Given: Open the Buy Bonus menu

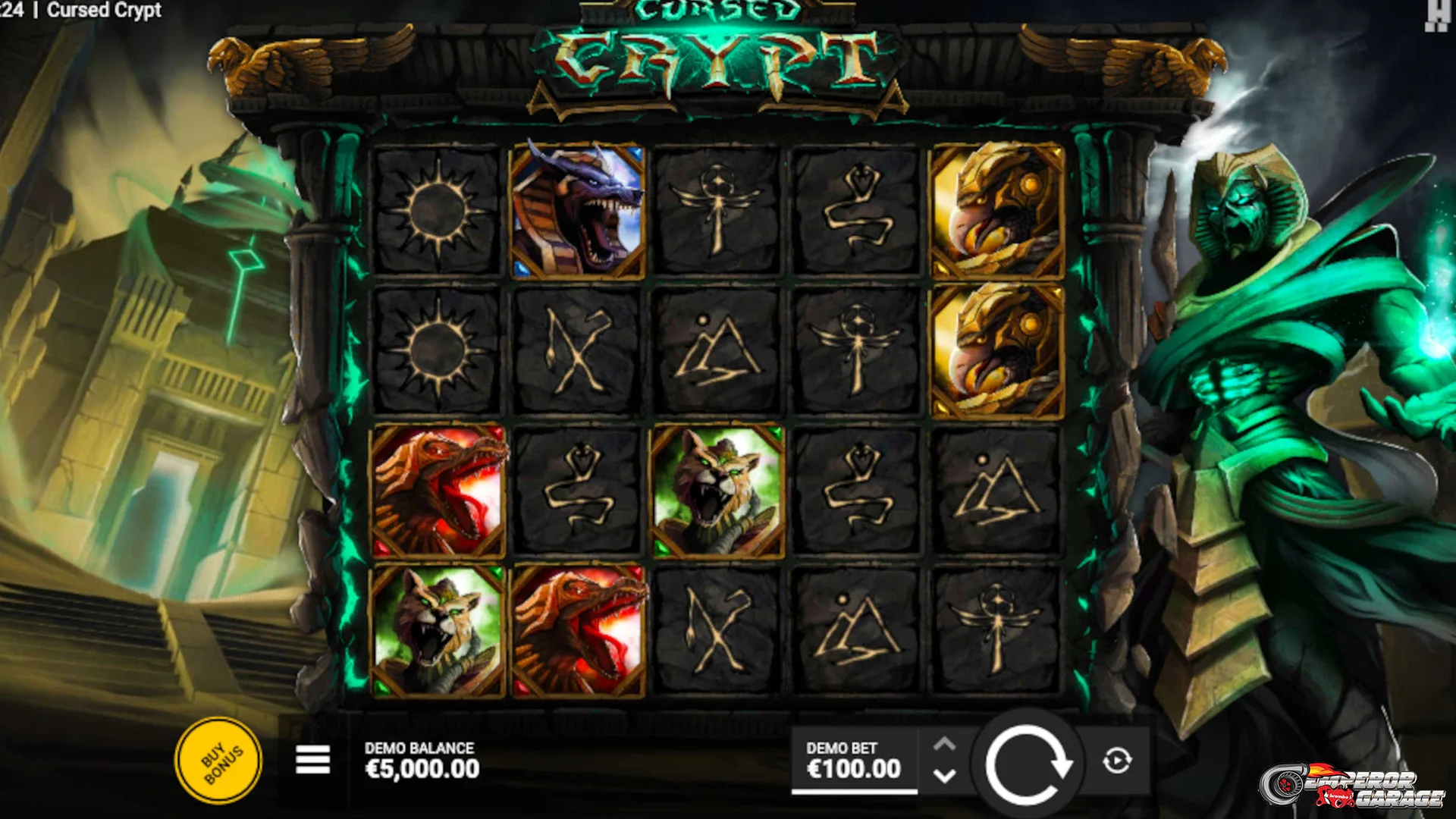Looking at the screenshot, I should (218, 761).
